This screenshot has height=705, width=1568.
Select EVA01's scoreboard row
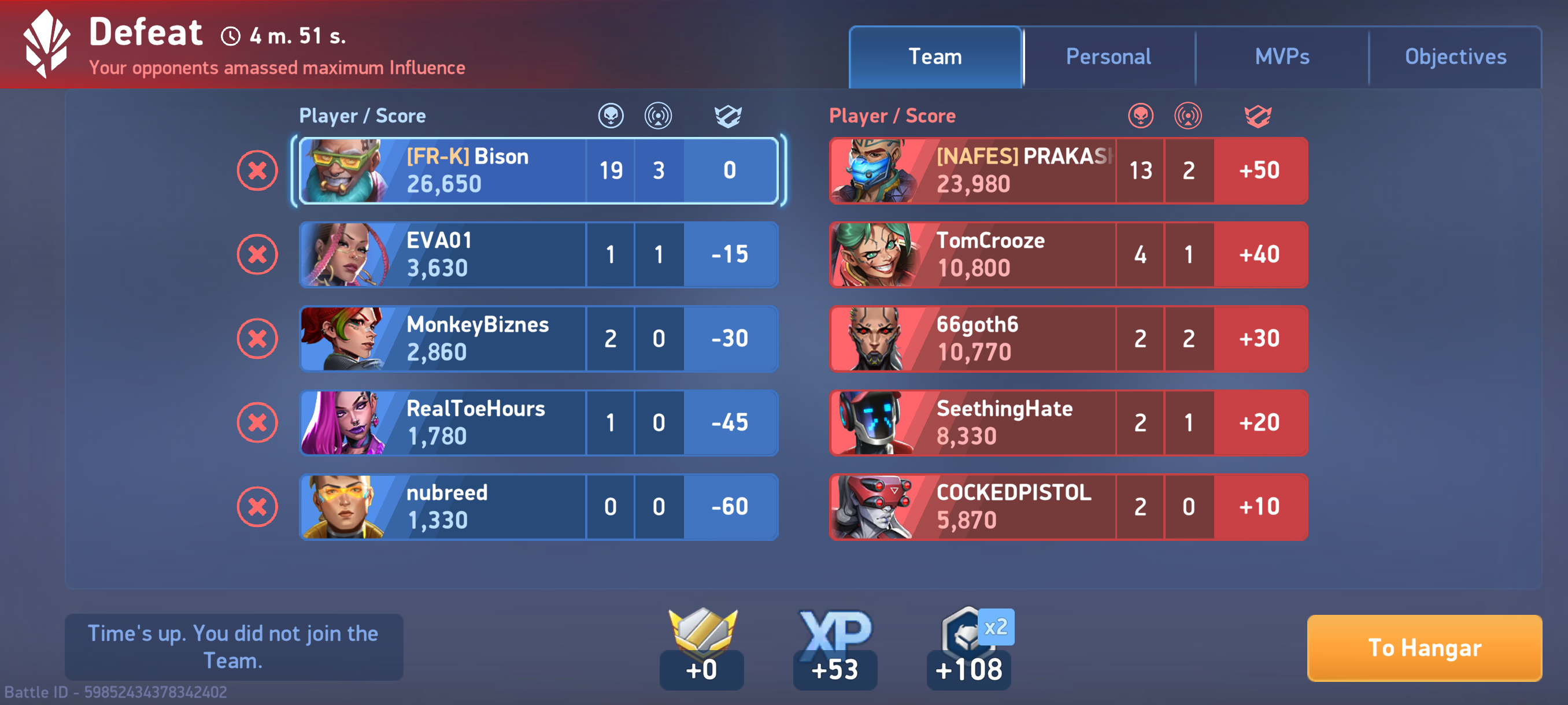(538, 254)
